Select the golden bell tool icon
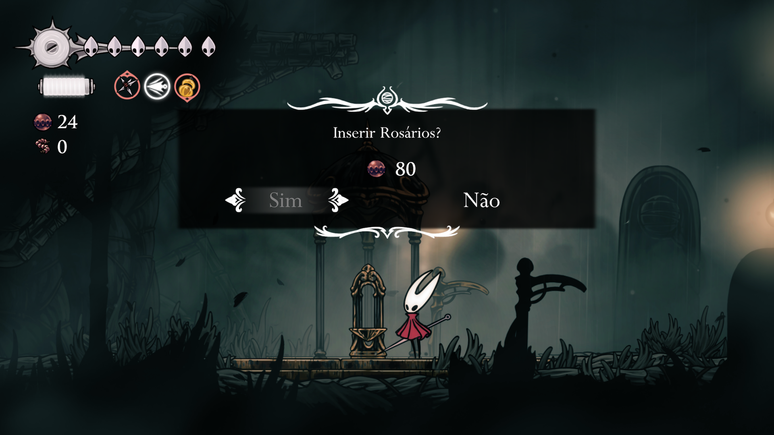This screenshot has height=435, width=774. pos(185,86)
